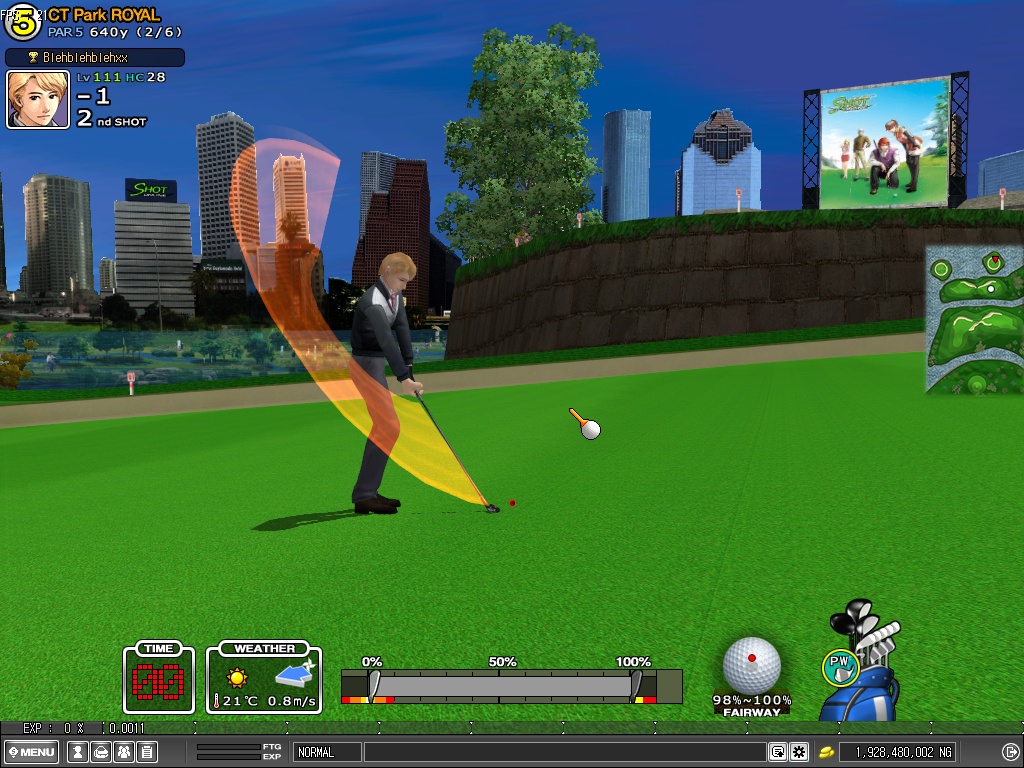Screen dimensions: 1024x768
Task: Click the single player profile icon
Action: pos(76,752)
